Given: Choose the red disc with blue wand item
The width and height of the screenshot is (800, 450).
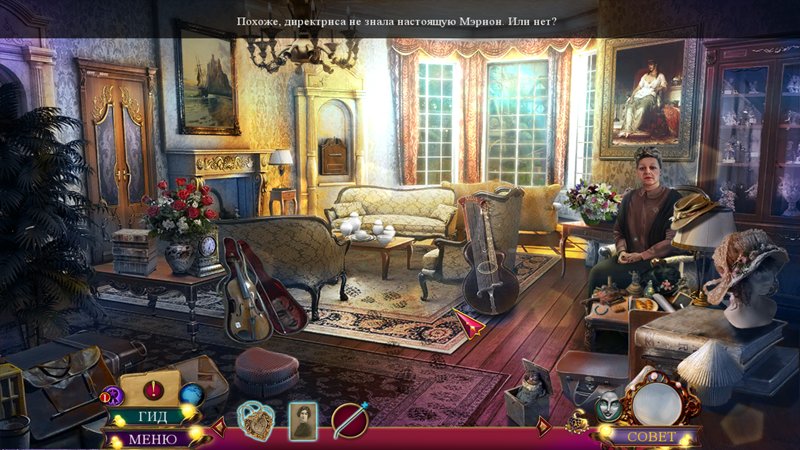Looking at the screenshot, I should point(351,421).
